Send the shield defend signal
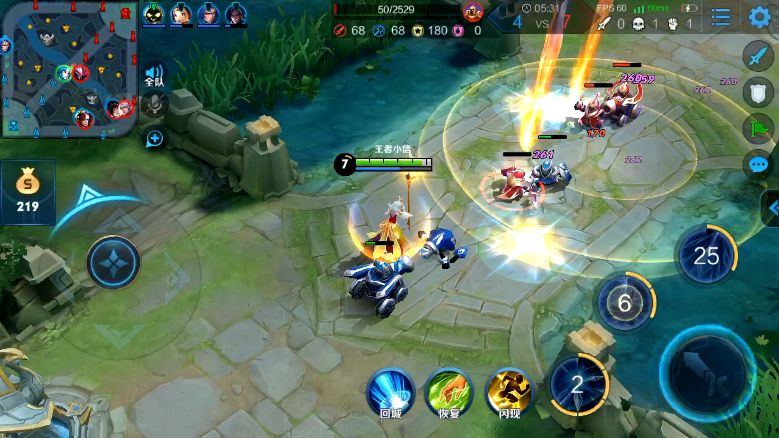The height and width of the screenshot is (438, 779). click(x=759, y=91)
